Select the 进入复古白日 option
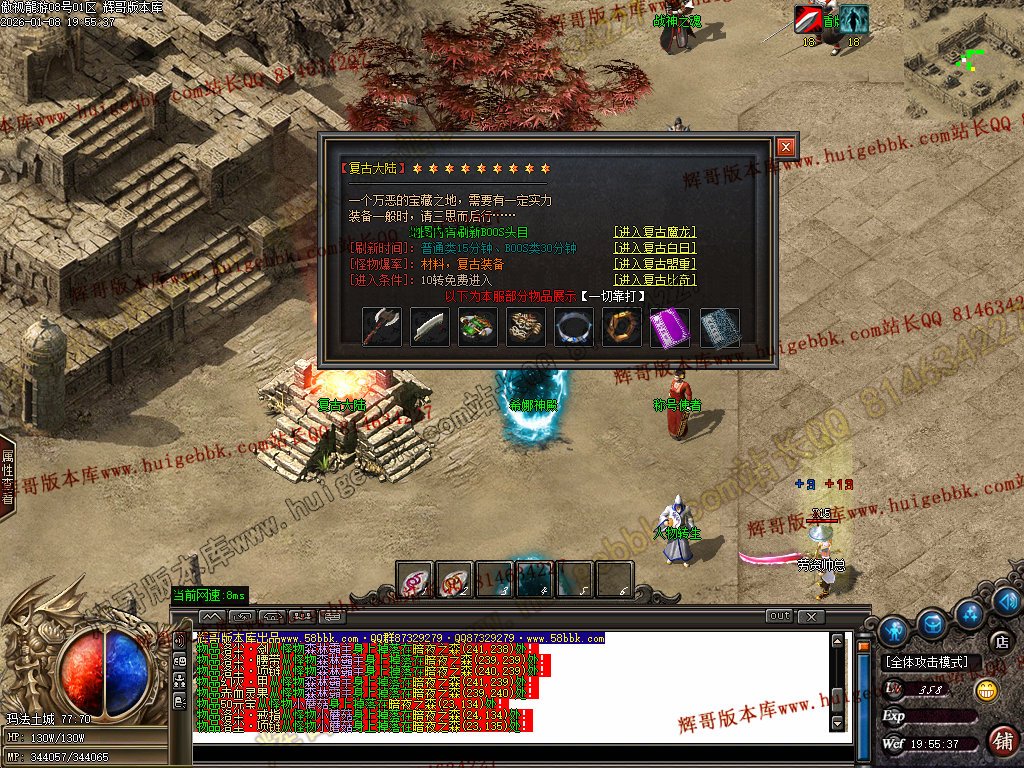Viewport: 1024px width, 768px height. pos(655,248)
